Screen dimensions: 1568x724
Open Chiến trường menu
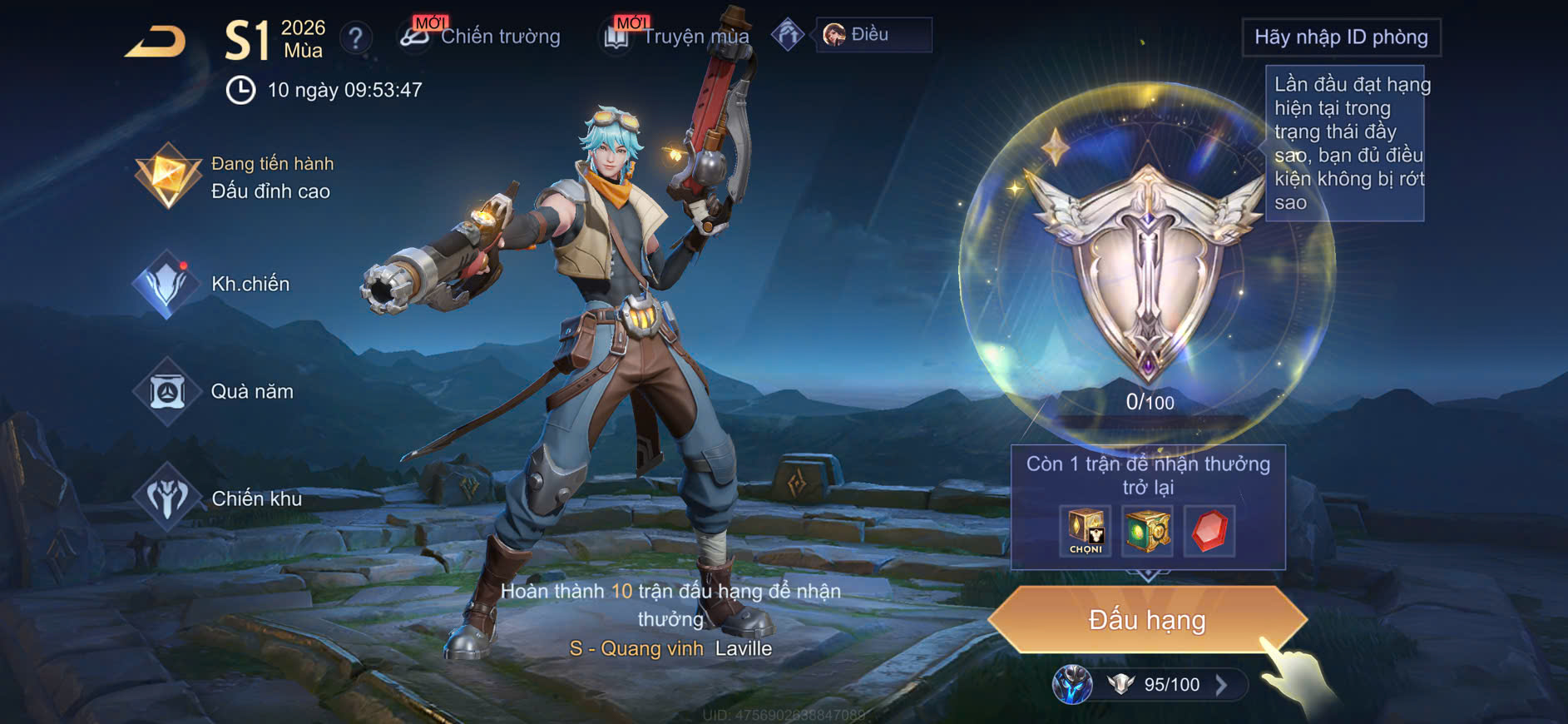click(x=481, y=36)
